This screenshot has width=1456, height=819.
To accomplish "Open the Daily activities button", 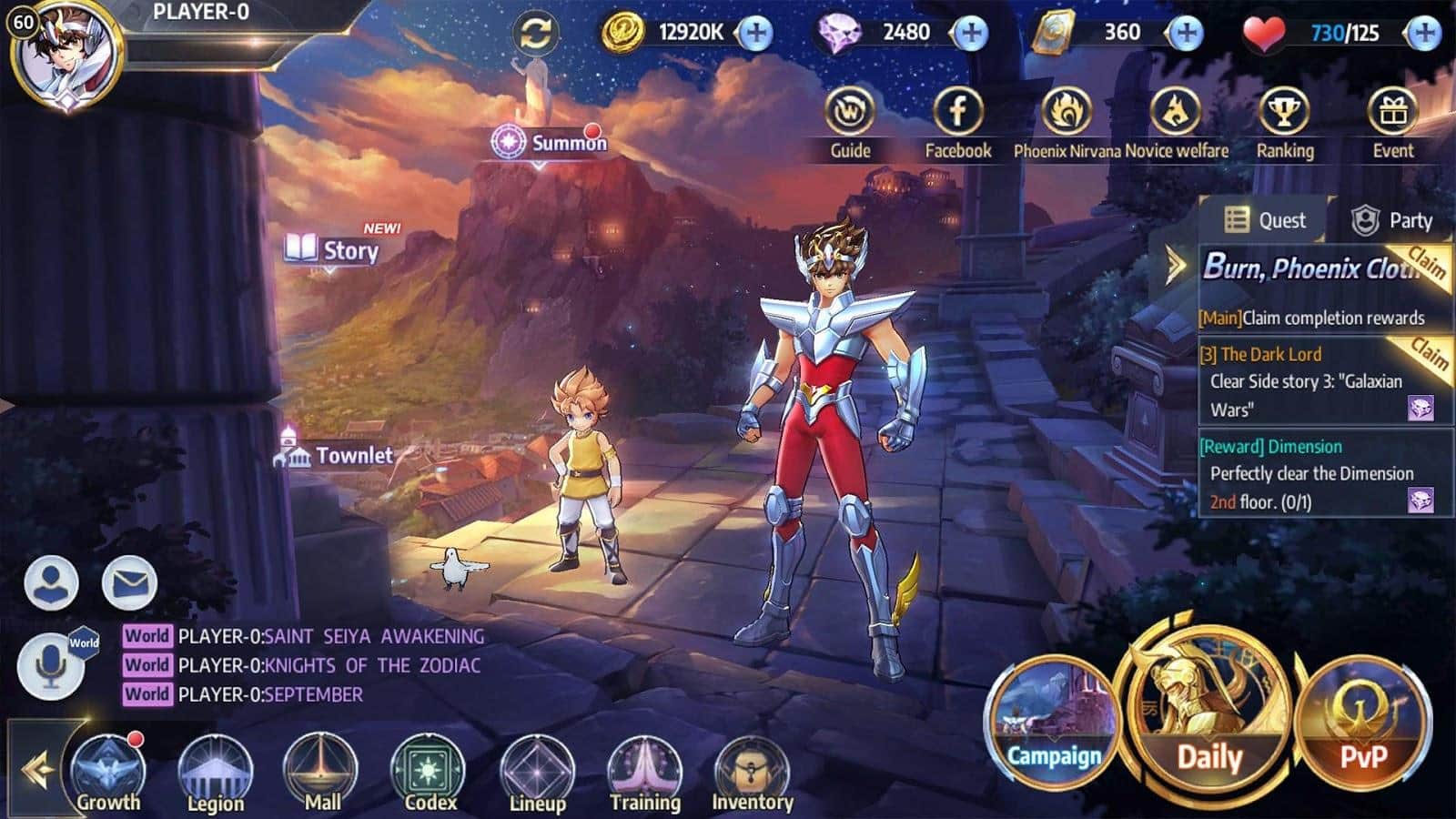I will tap(1208, 718).
